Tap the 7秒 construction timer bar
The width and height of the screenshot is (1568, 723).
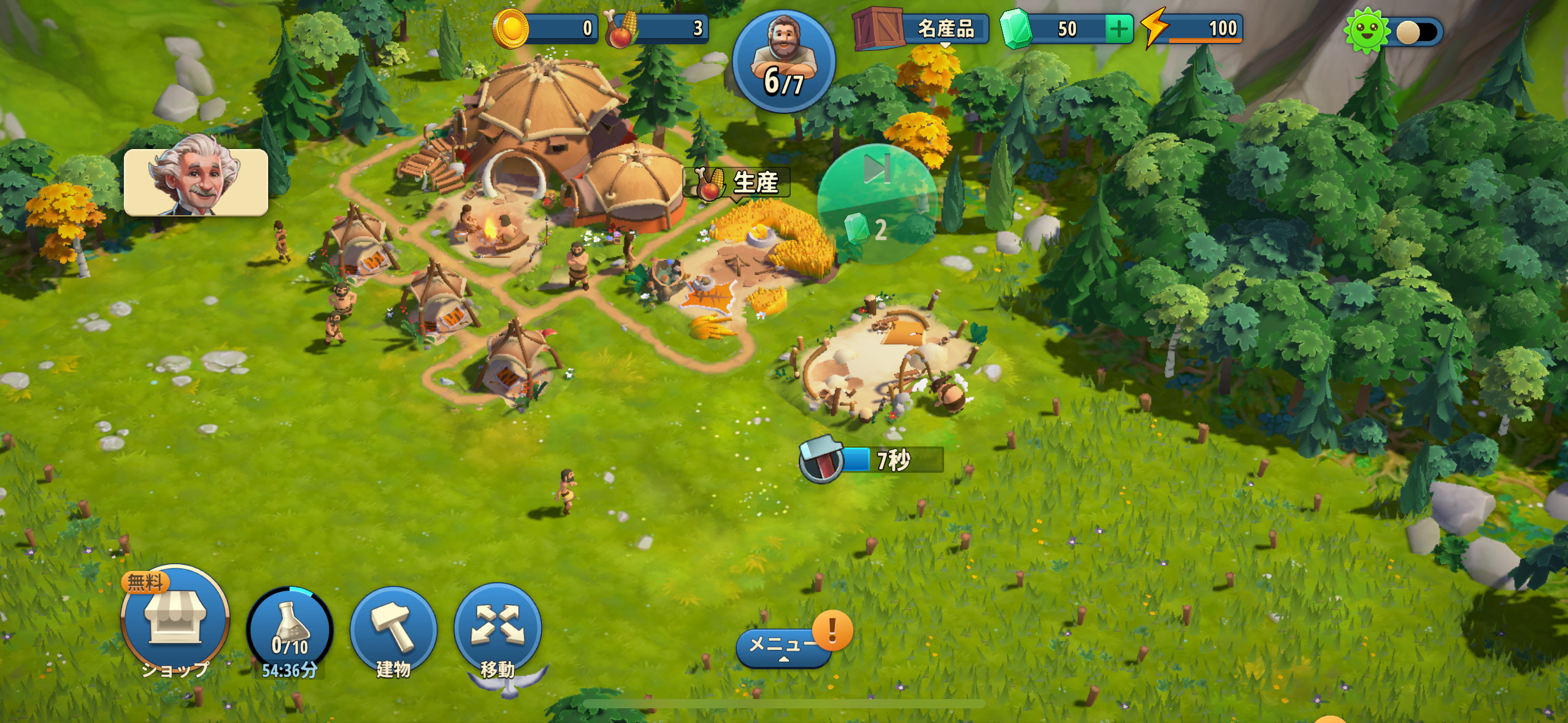[x=872, y=460]
